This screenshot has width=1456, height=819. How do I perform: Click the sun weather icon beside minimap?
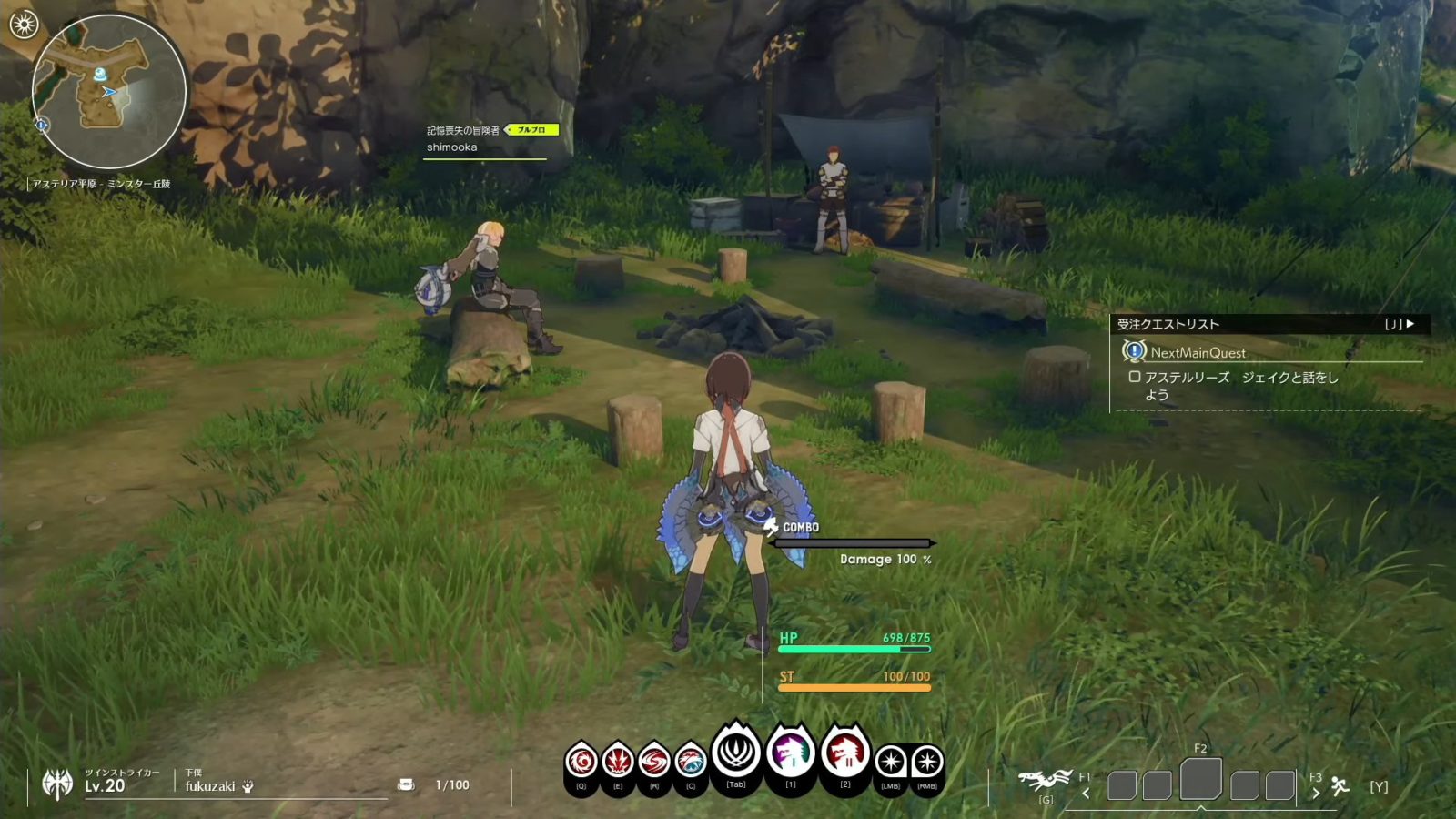23,25
